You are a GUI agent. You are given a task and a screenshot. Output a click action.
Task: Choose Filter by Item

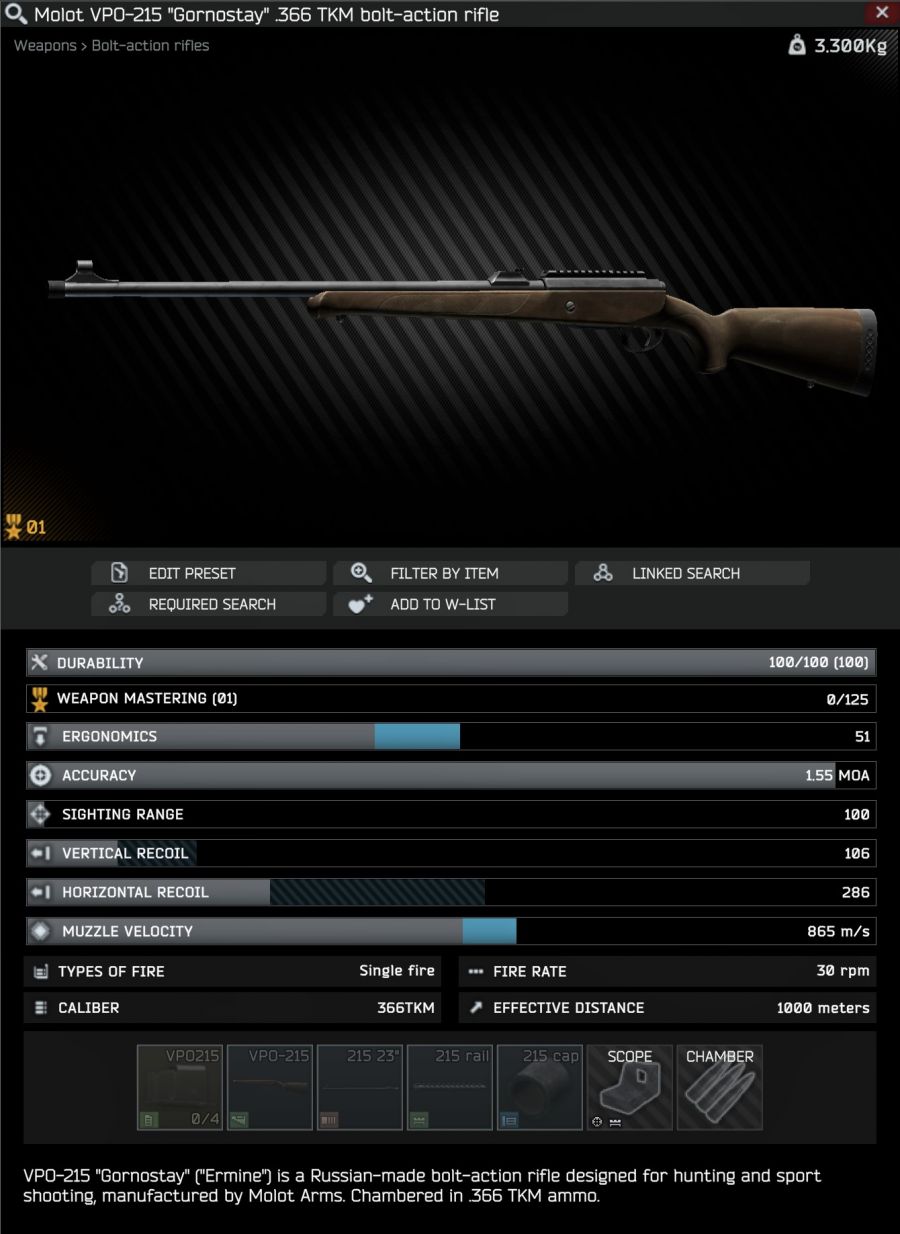click(451, 573)
